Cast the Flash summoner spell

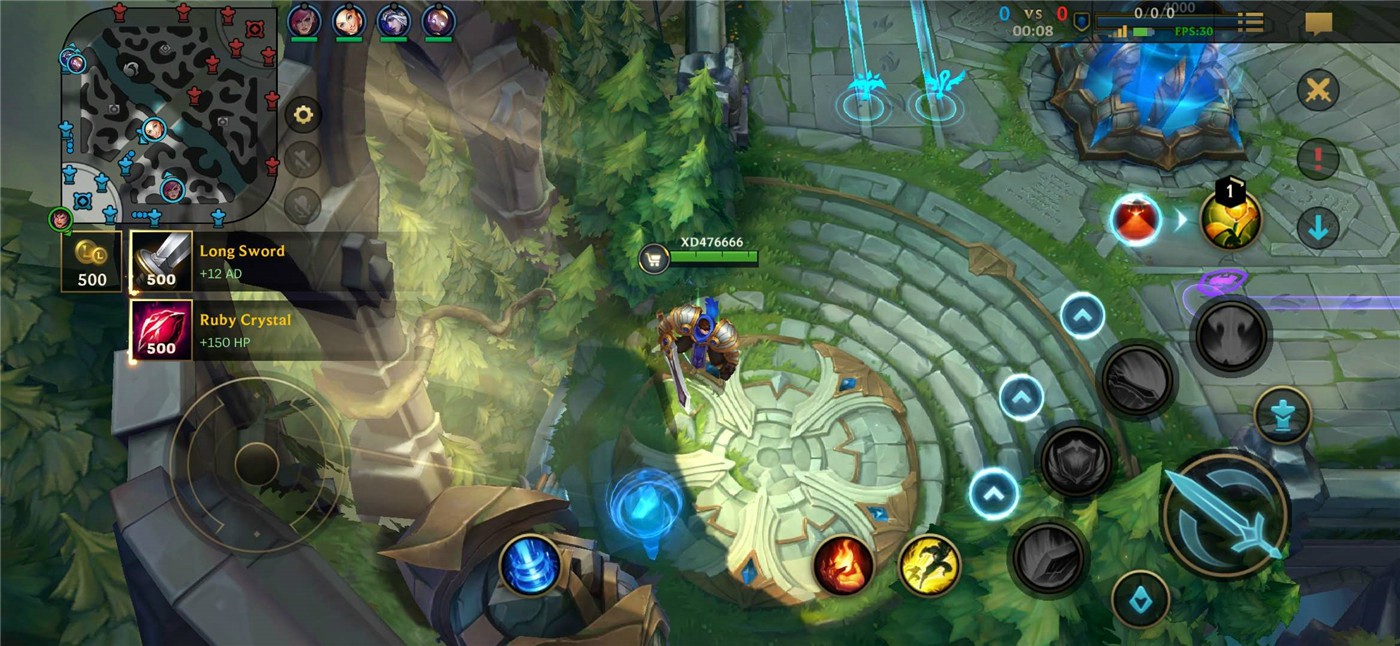tap(929, 565)
